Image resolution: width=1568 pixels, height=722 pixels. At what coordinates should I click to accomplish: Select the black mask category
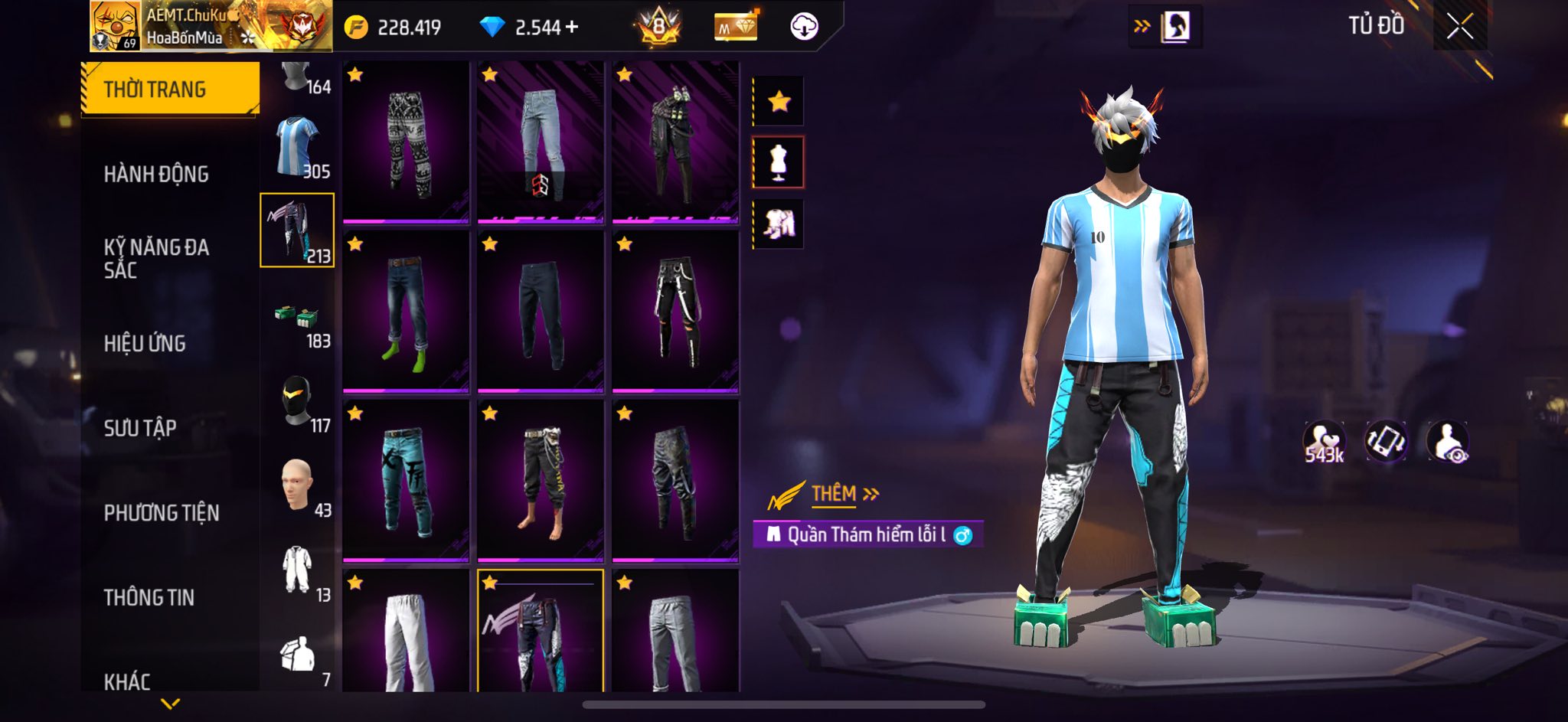[298, 402]
